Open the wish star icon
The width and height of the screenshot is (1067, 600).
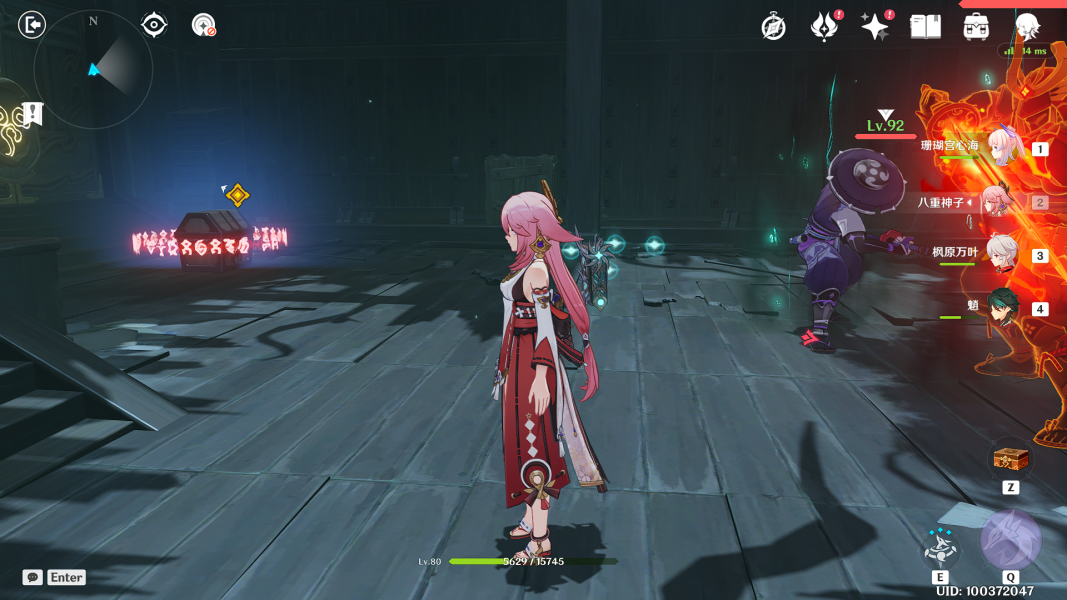875,27
